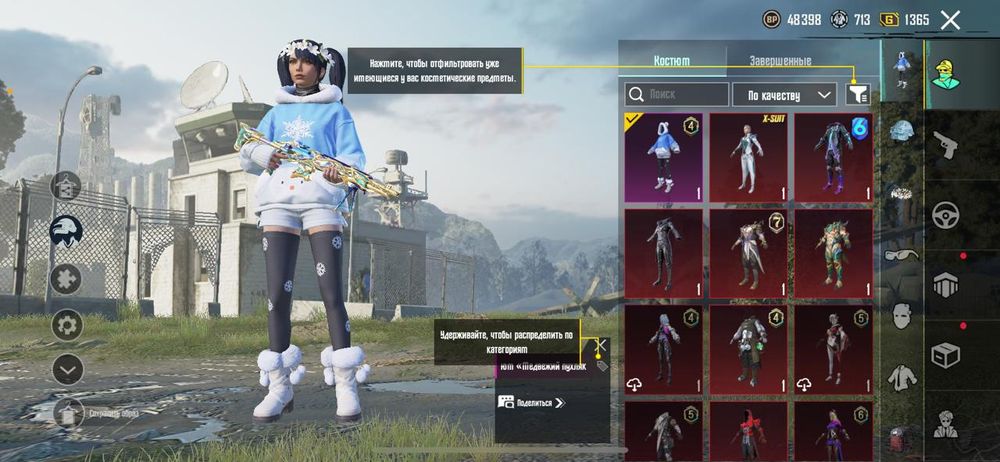Close the item info popup
The image size is (1000, 462).
(x=601, y=346)
